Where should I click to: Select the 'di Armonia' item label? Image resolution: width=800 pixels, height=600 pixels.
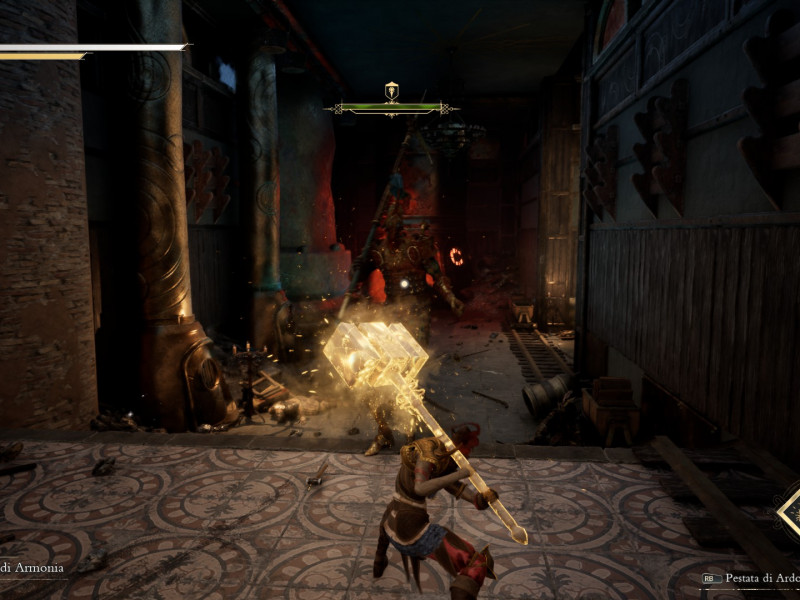[32, 568]
